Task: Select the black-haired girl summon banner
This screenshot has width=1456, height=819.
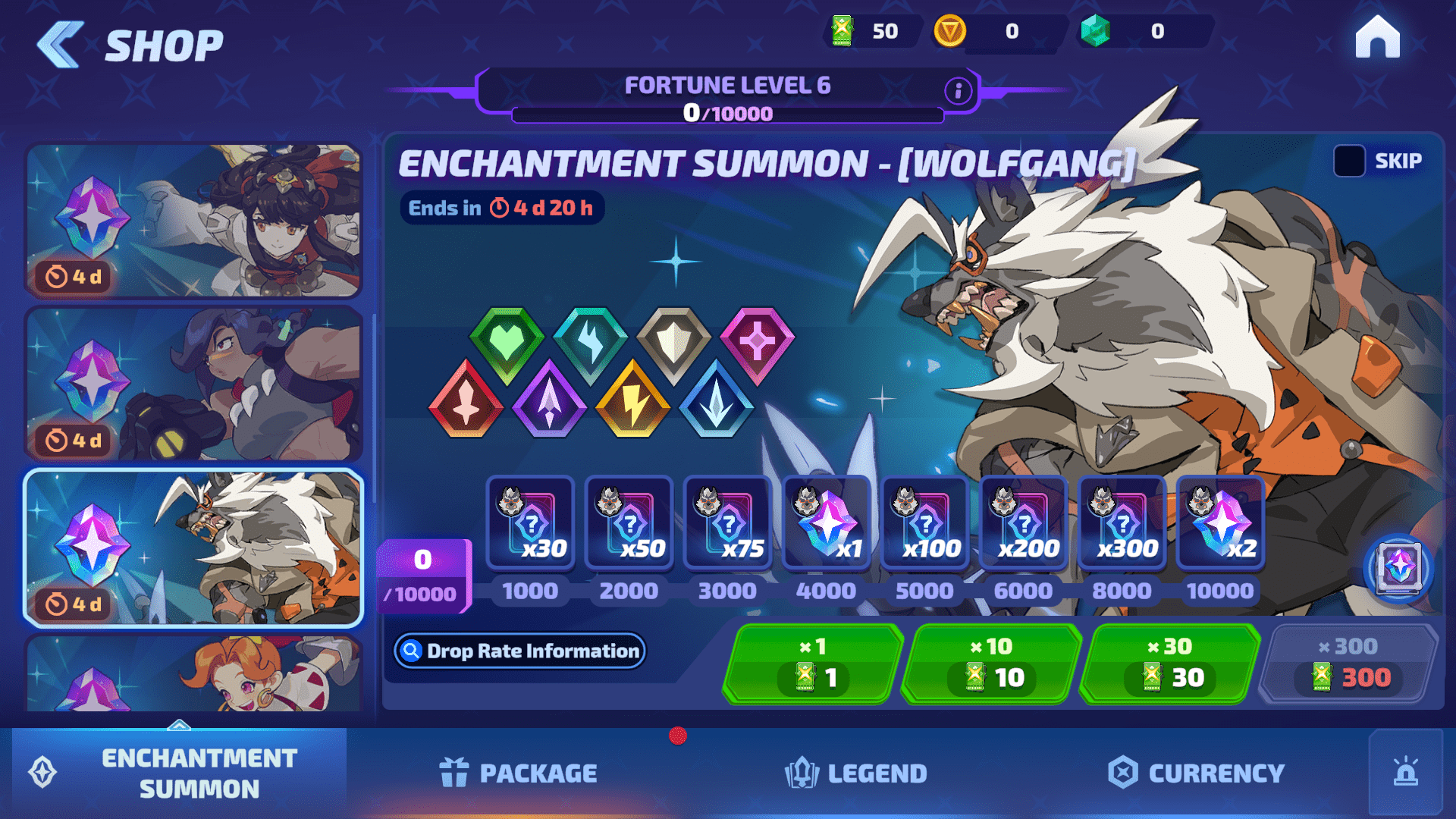Action: point(194,221)
